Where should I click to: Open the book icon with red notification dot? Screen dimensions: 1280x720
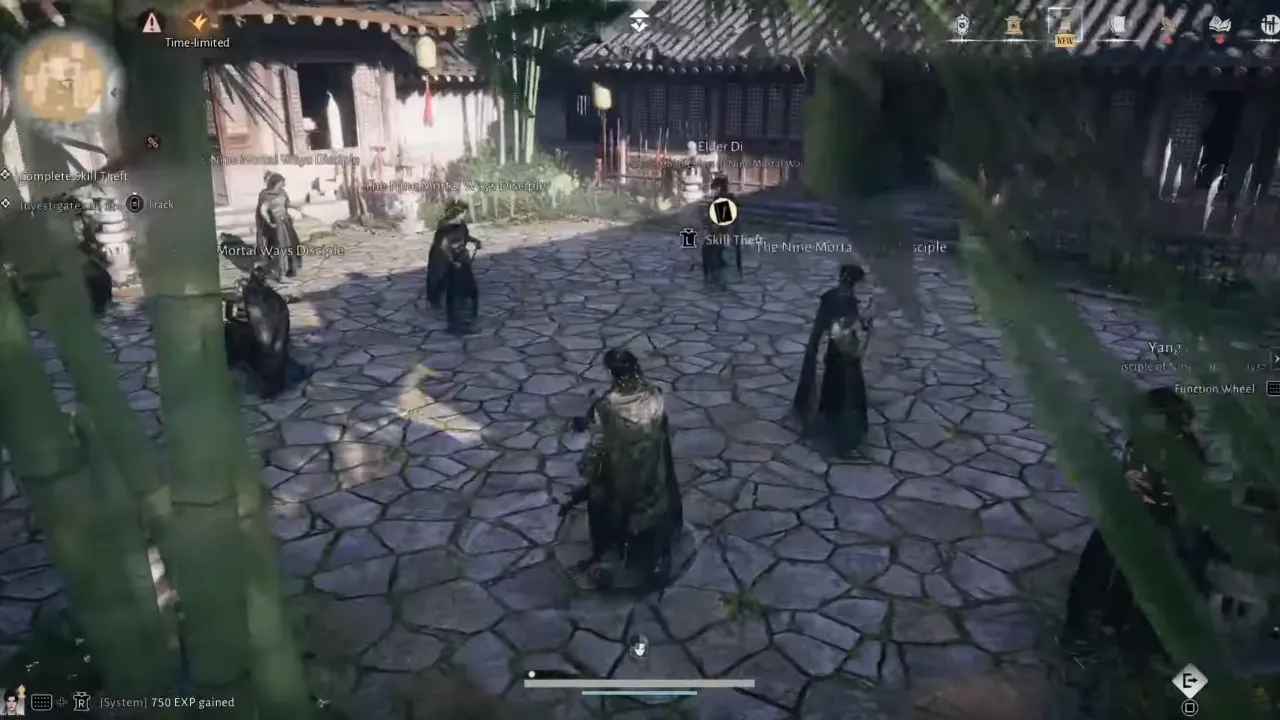tap(1220, 24)
